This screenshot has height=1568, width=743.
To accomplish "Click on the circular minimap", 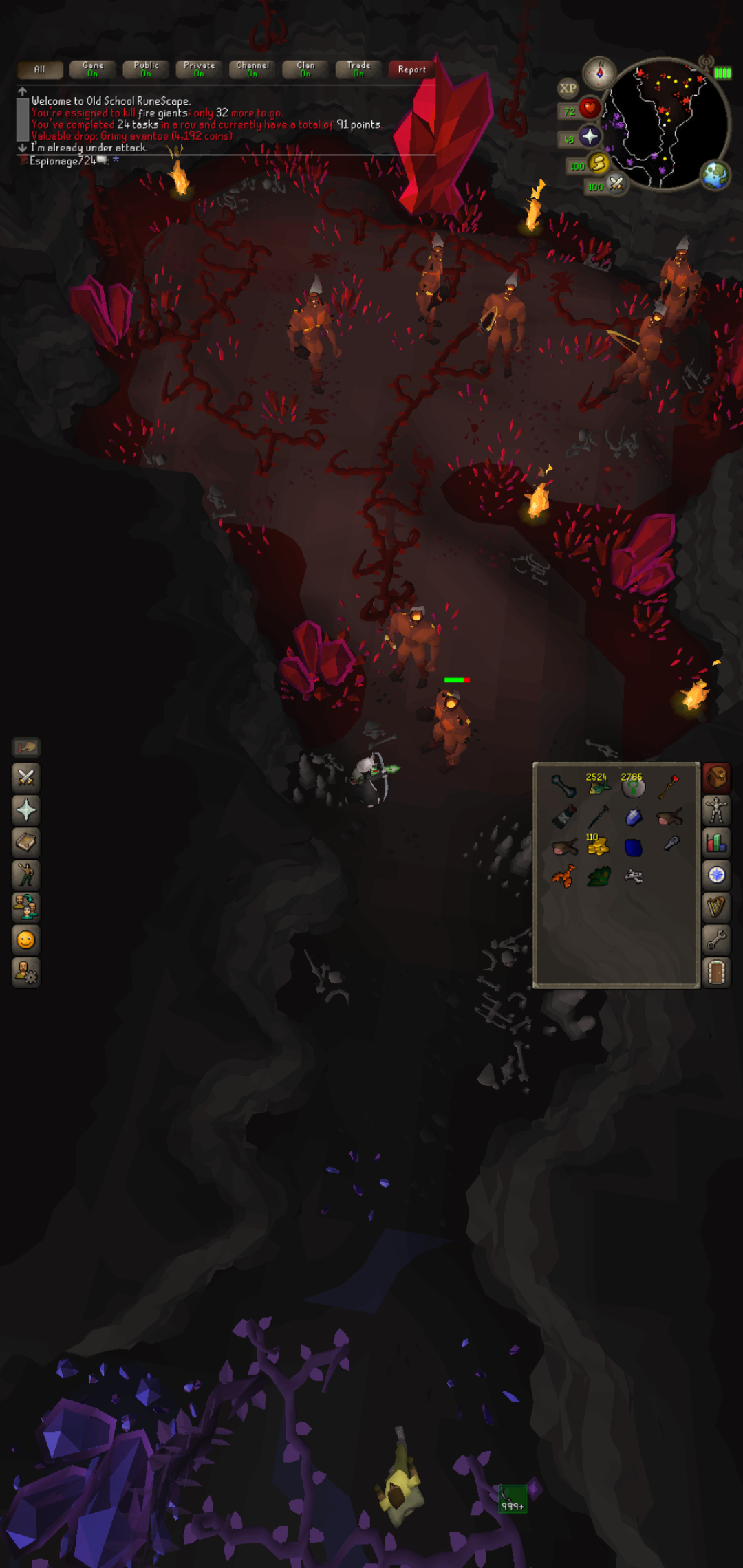I will [666, 124].
